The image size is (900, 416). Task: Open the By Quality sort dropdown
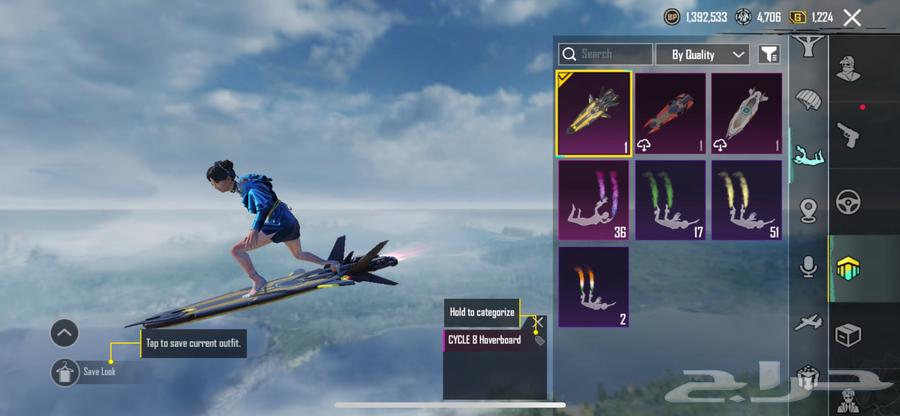(x=709, y=54)
